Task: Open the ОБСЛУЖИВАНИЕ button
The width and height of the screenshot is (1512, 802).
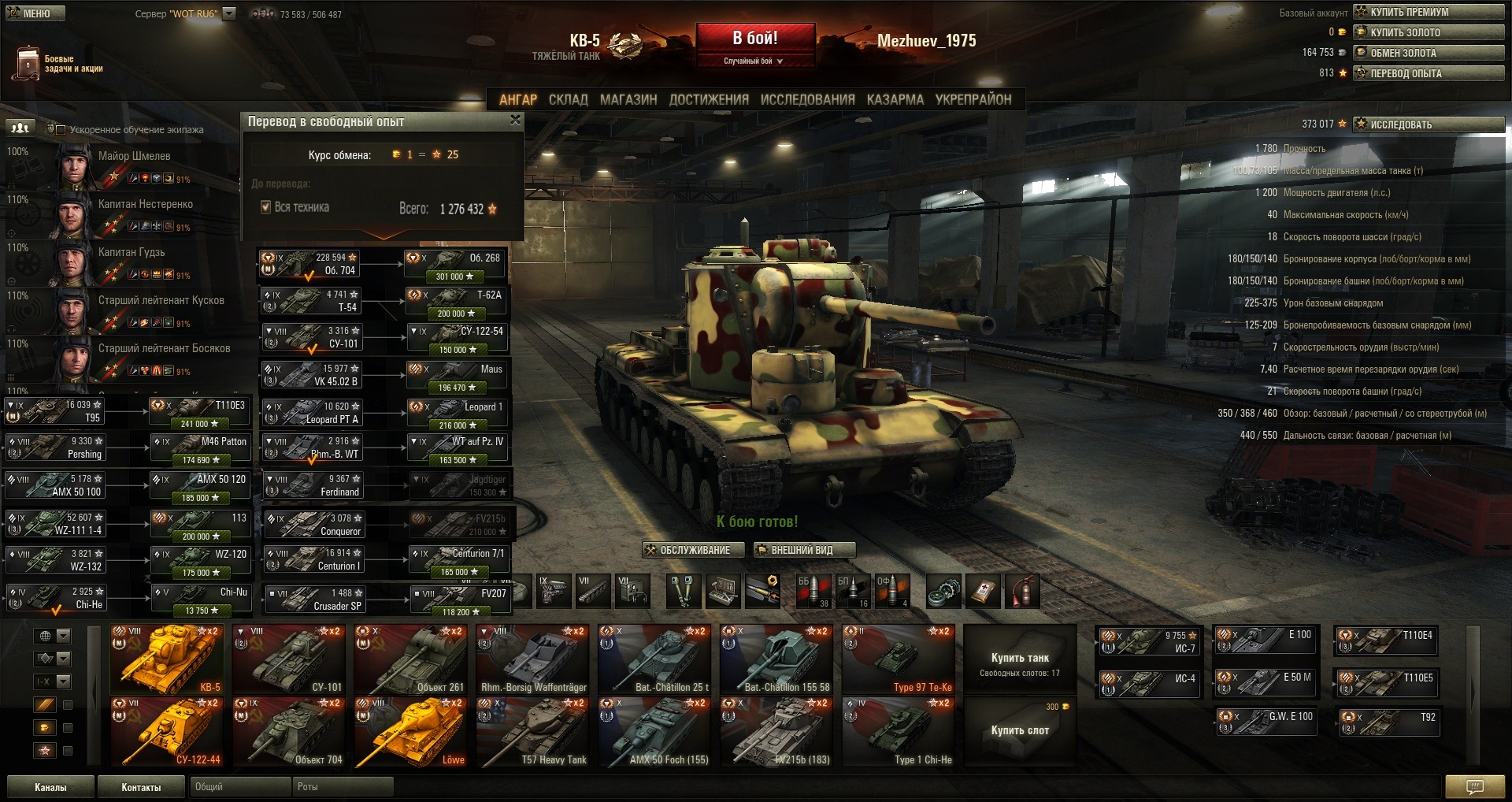Action: point(694,550)
